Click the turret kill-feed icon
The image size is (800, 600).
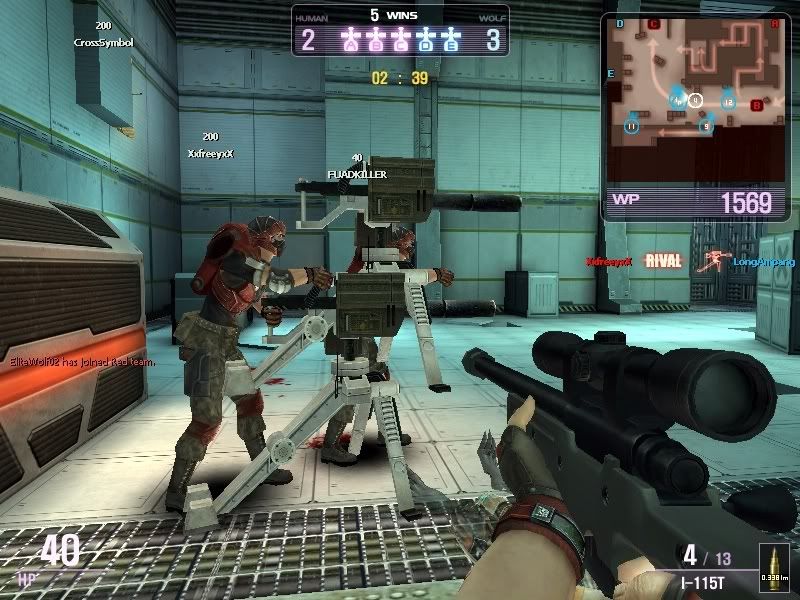pyautogui.click(x=714, y=262)
